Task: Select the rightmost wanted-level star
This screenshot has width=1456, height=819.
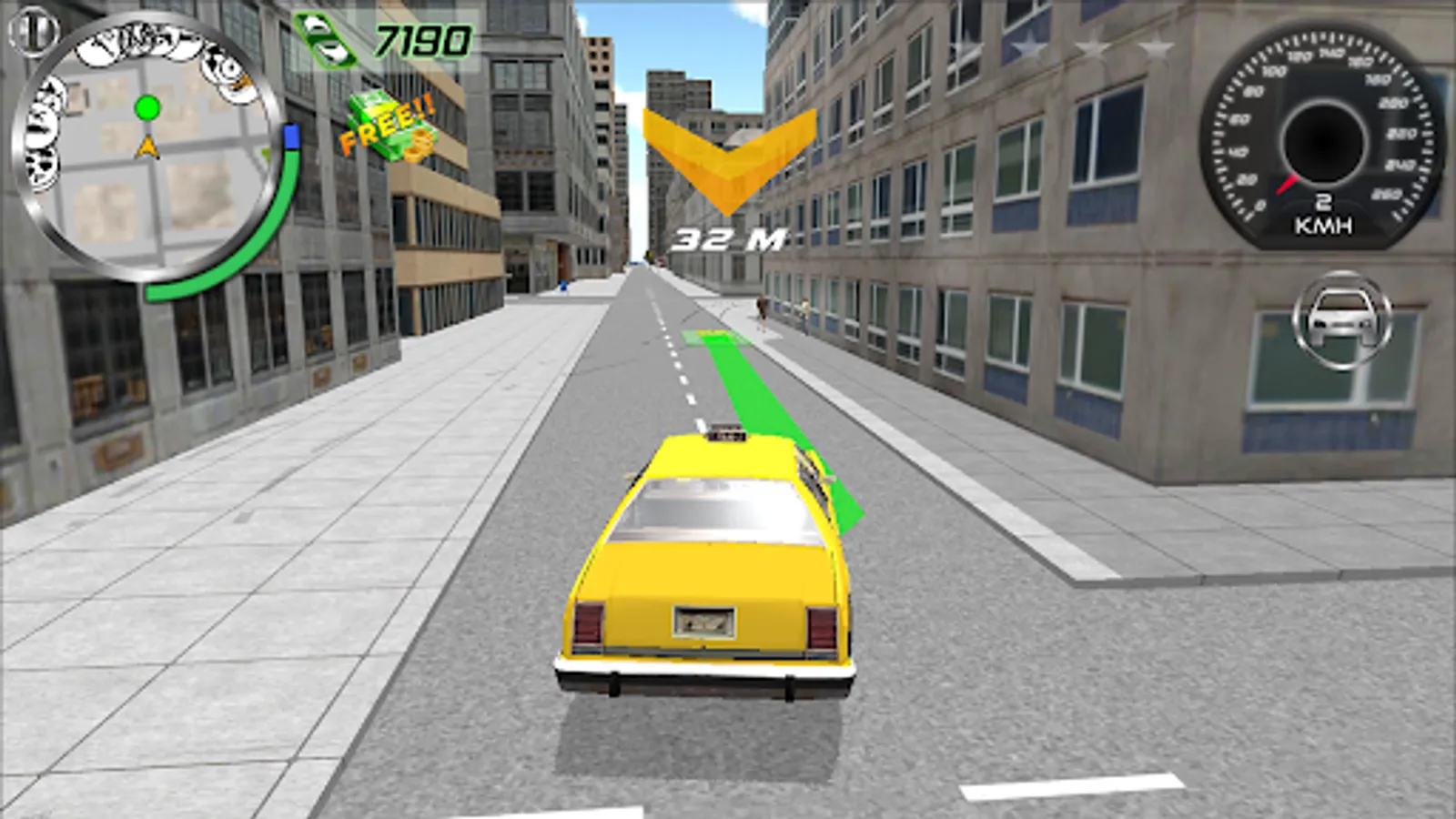Action: (1158, 44)
